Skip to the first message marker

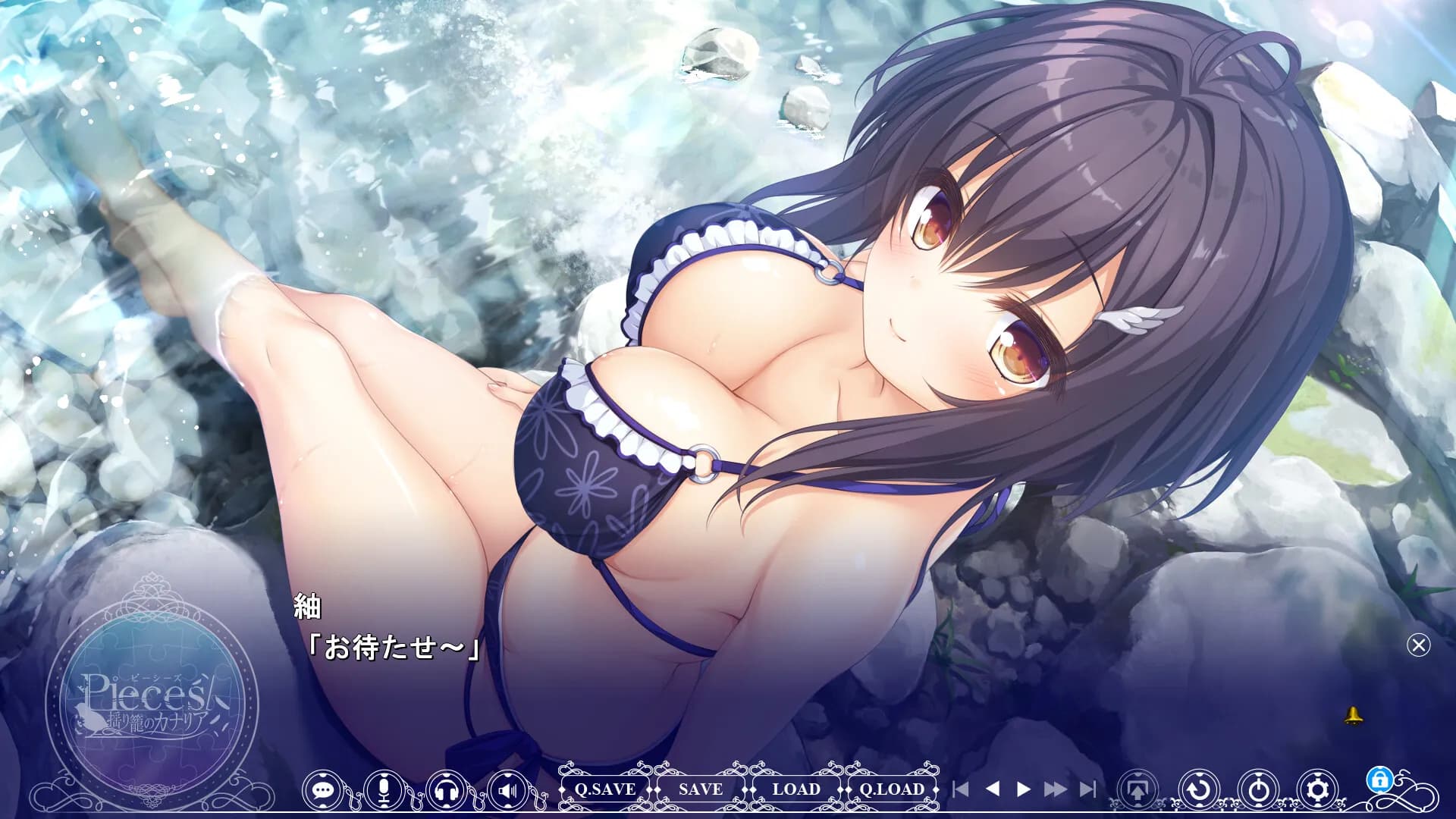(x=962, y=789)
